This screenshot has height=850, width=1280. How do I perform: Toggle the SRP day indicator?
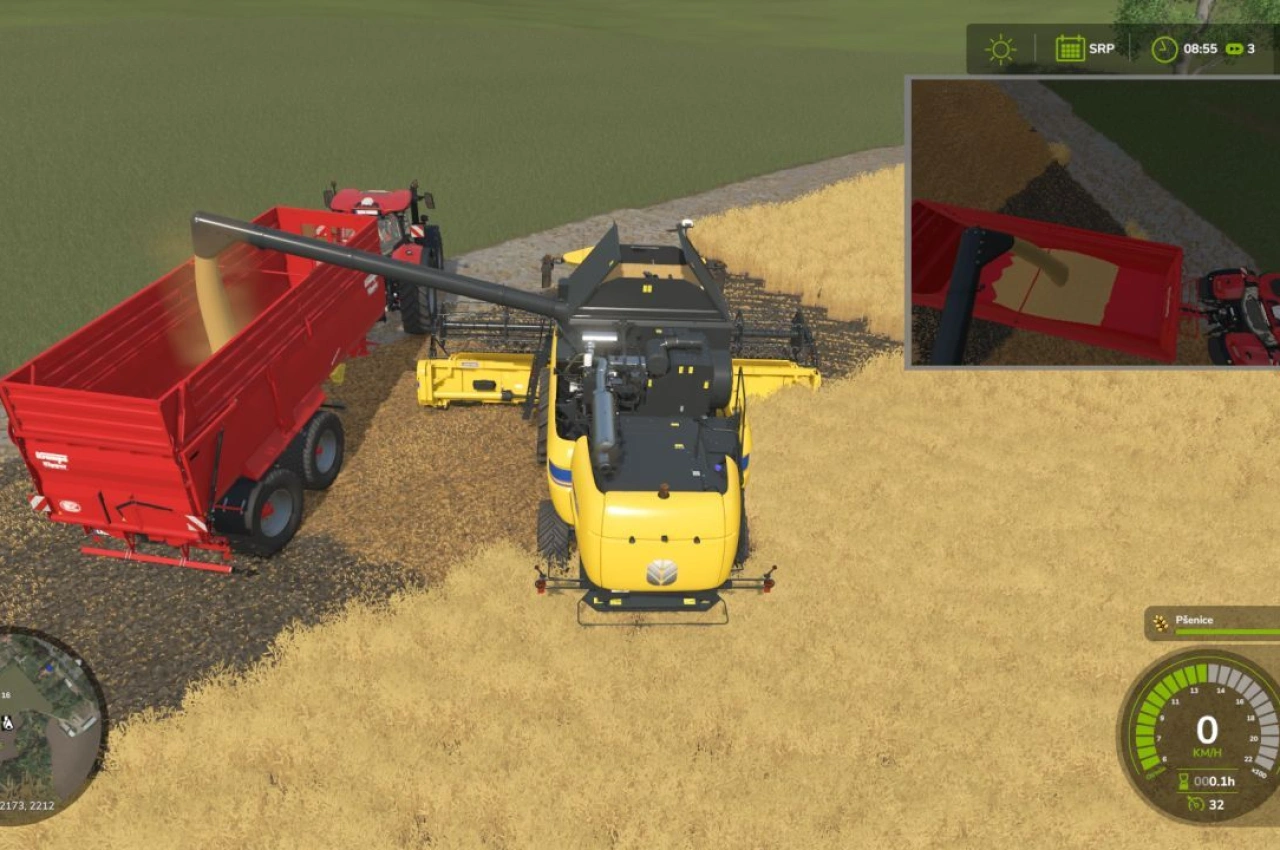(x=1101, y=47)
